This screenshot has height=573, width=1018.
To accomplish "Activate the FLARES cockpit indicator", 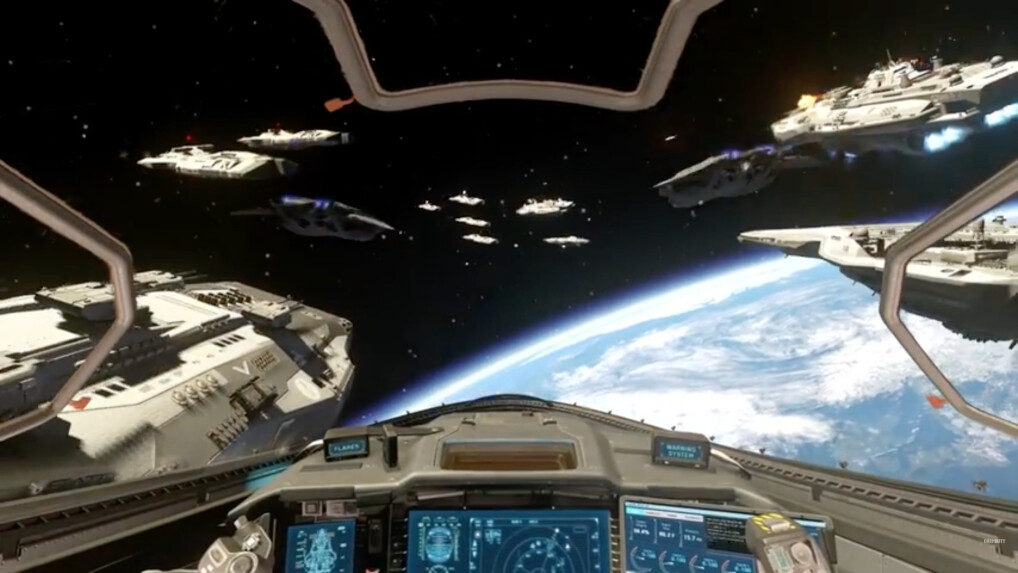I will point(346,446).
